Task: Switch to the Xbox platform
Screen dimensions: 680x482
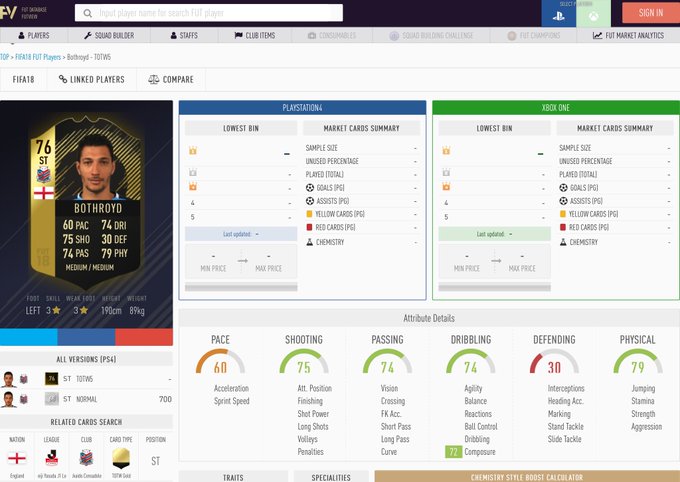Action: pos(593,14)
